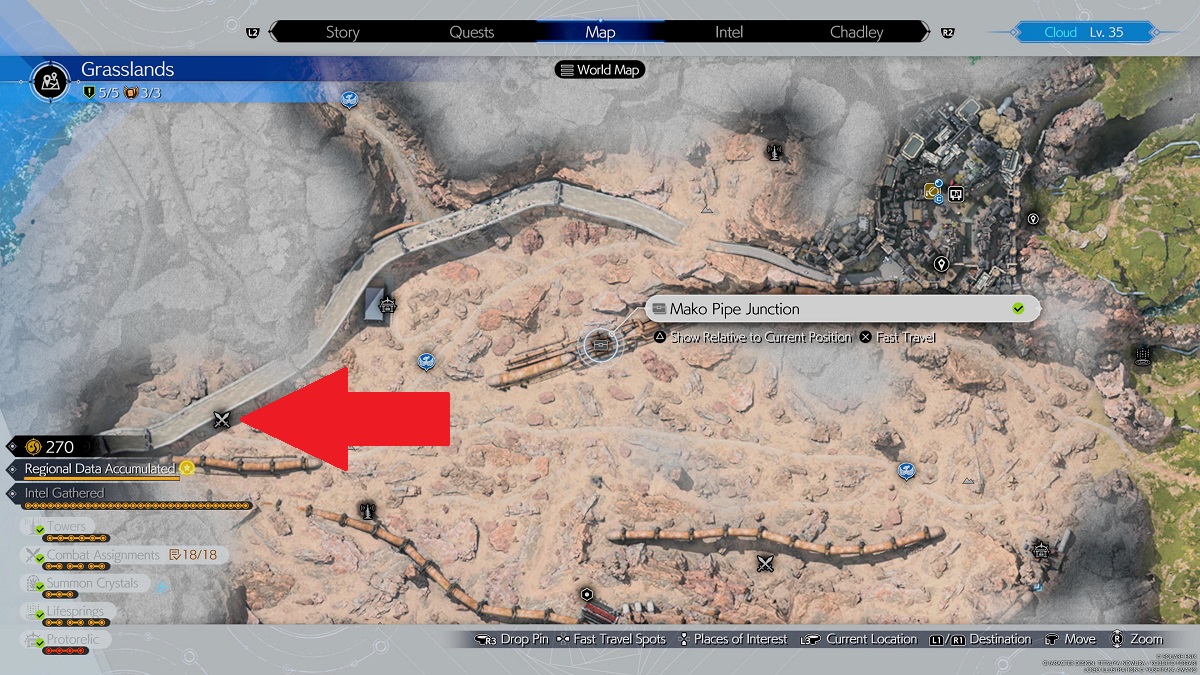The width and height of the screenshot is (1200, 675).
Task: Select the Map tab
Action: click(600, 32)
